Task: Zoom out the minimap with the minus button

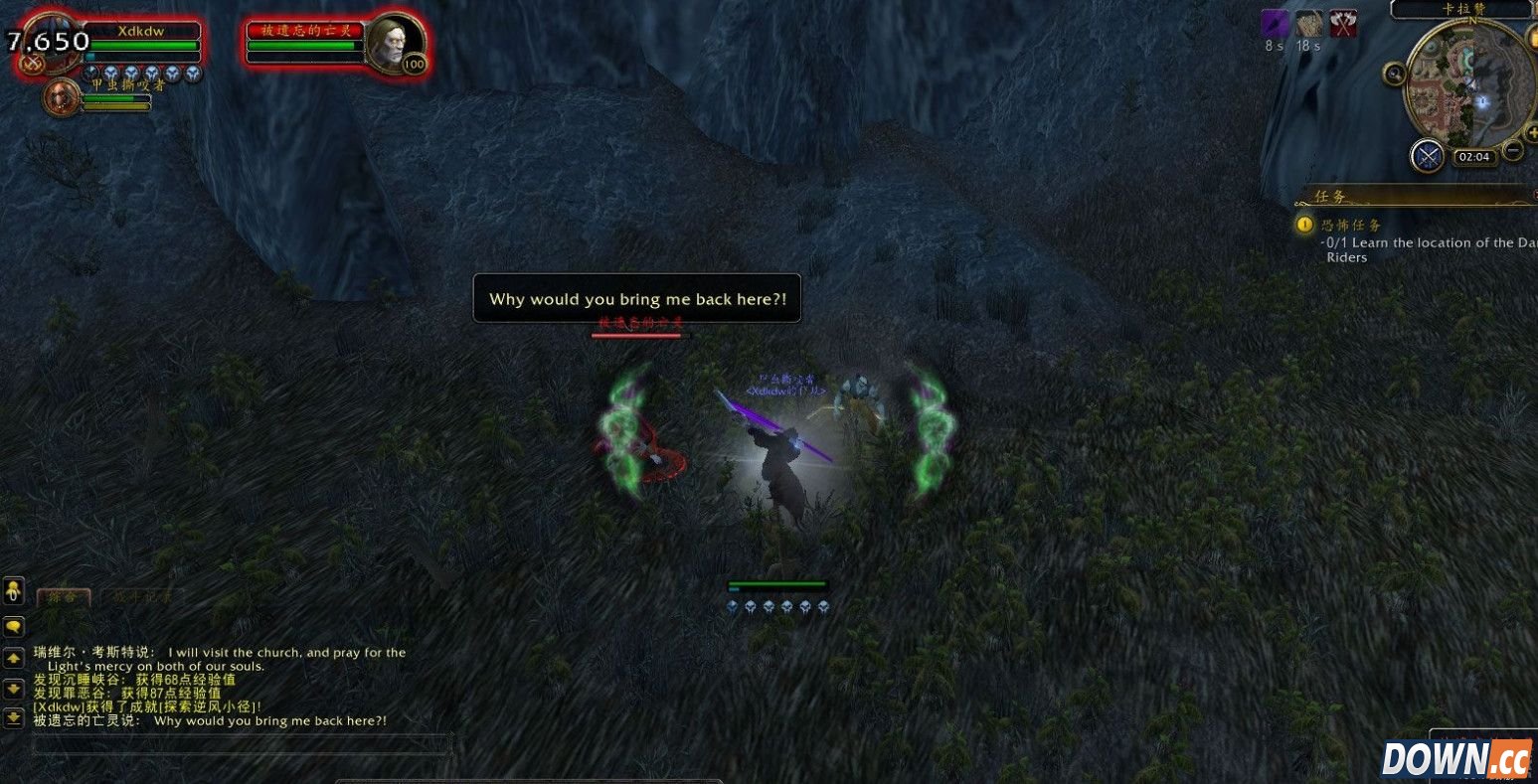Action: [1512, 151]
